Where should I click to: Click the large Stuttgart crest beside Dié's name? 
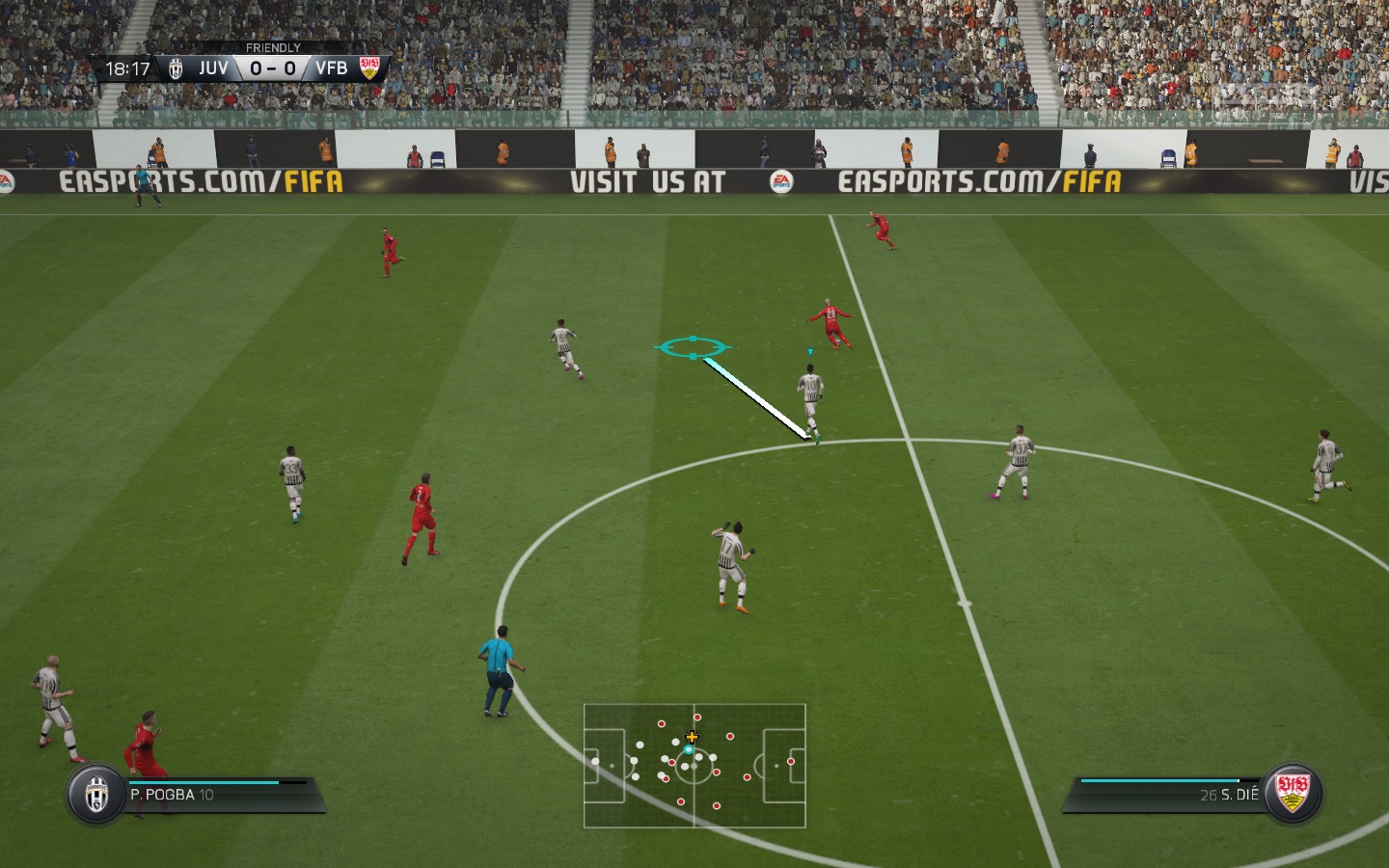click(x=1292, y=794)
